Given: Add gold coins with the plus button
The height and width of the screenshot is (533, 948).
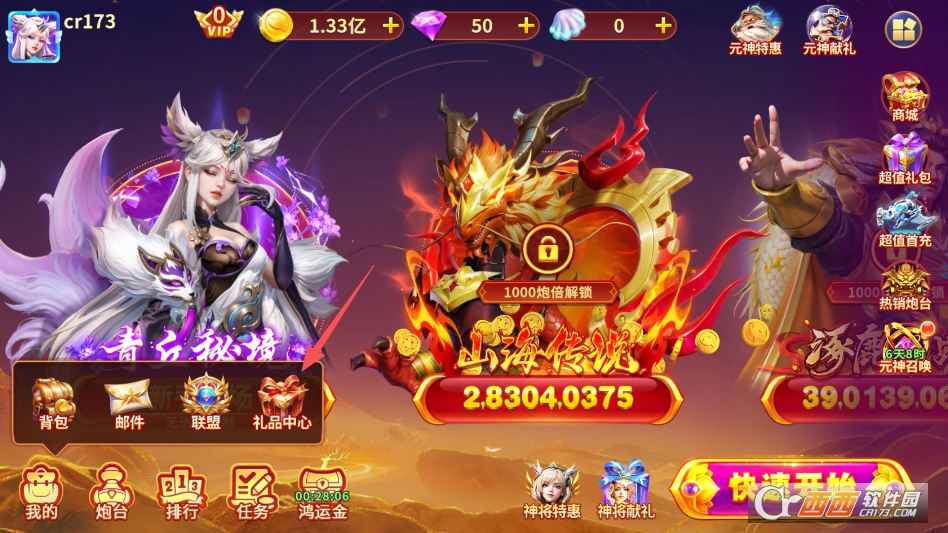Looking at the screenshot, I should 390,26.
